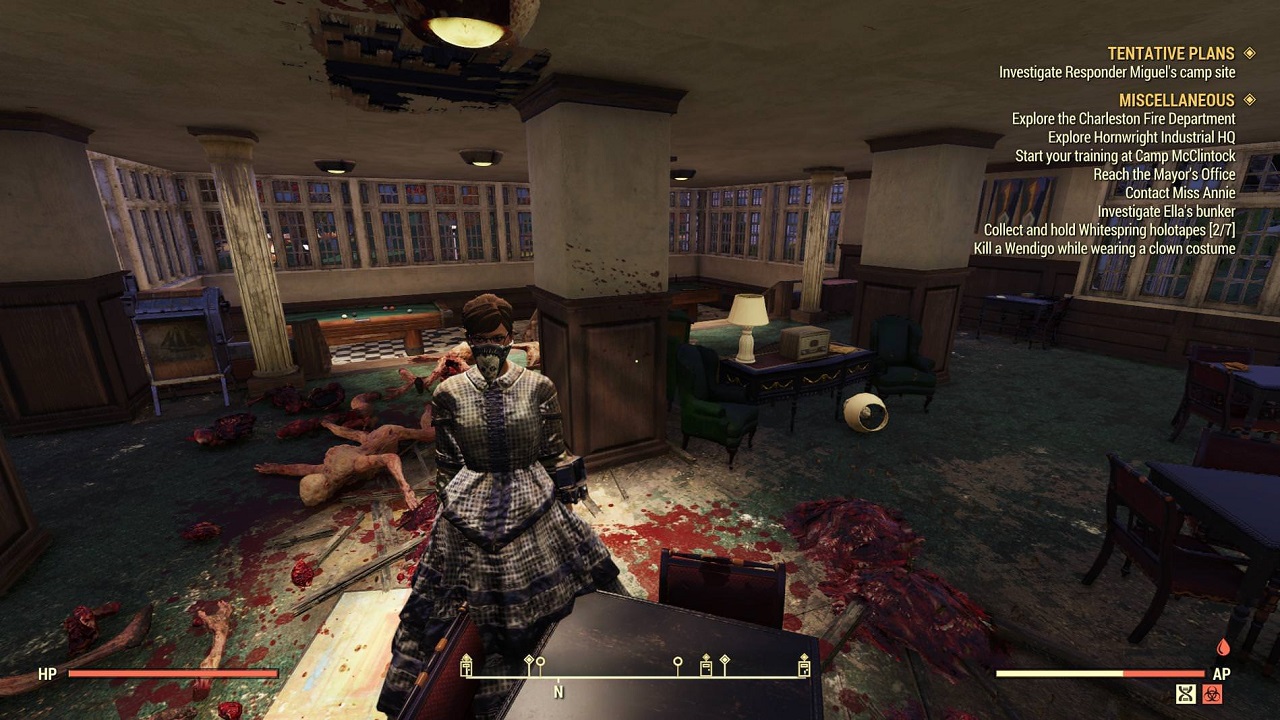The width and height of the screenshot is (1280, 720).
Task: Click the biohazard disease status icon
Action: pos(1212,693)
